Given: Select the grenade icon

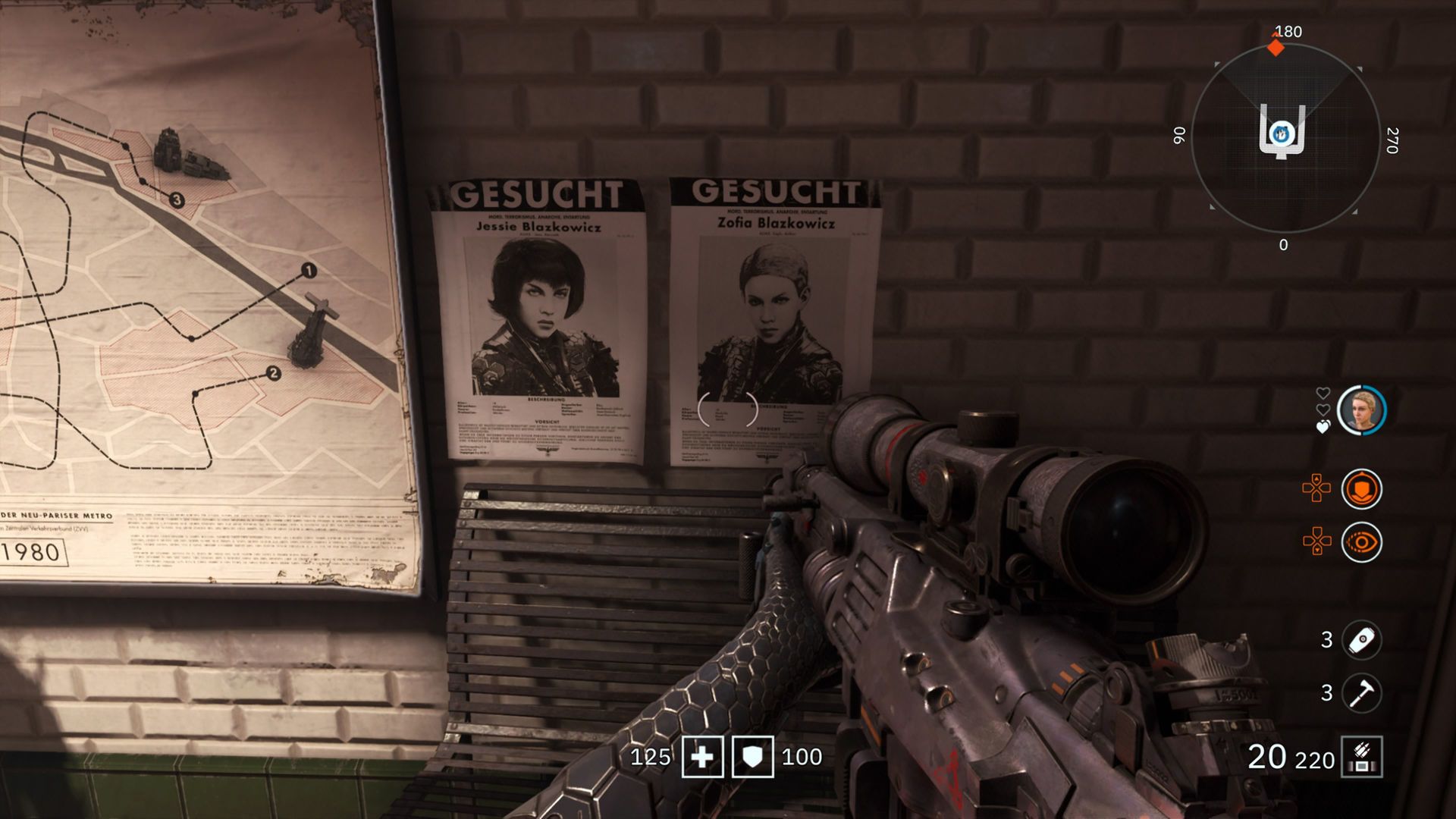Looking at the screenshot, I should point(1361,640).
